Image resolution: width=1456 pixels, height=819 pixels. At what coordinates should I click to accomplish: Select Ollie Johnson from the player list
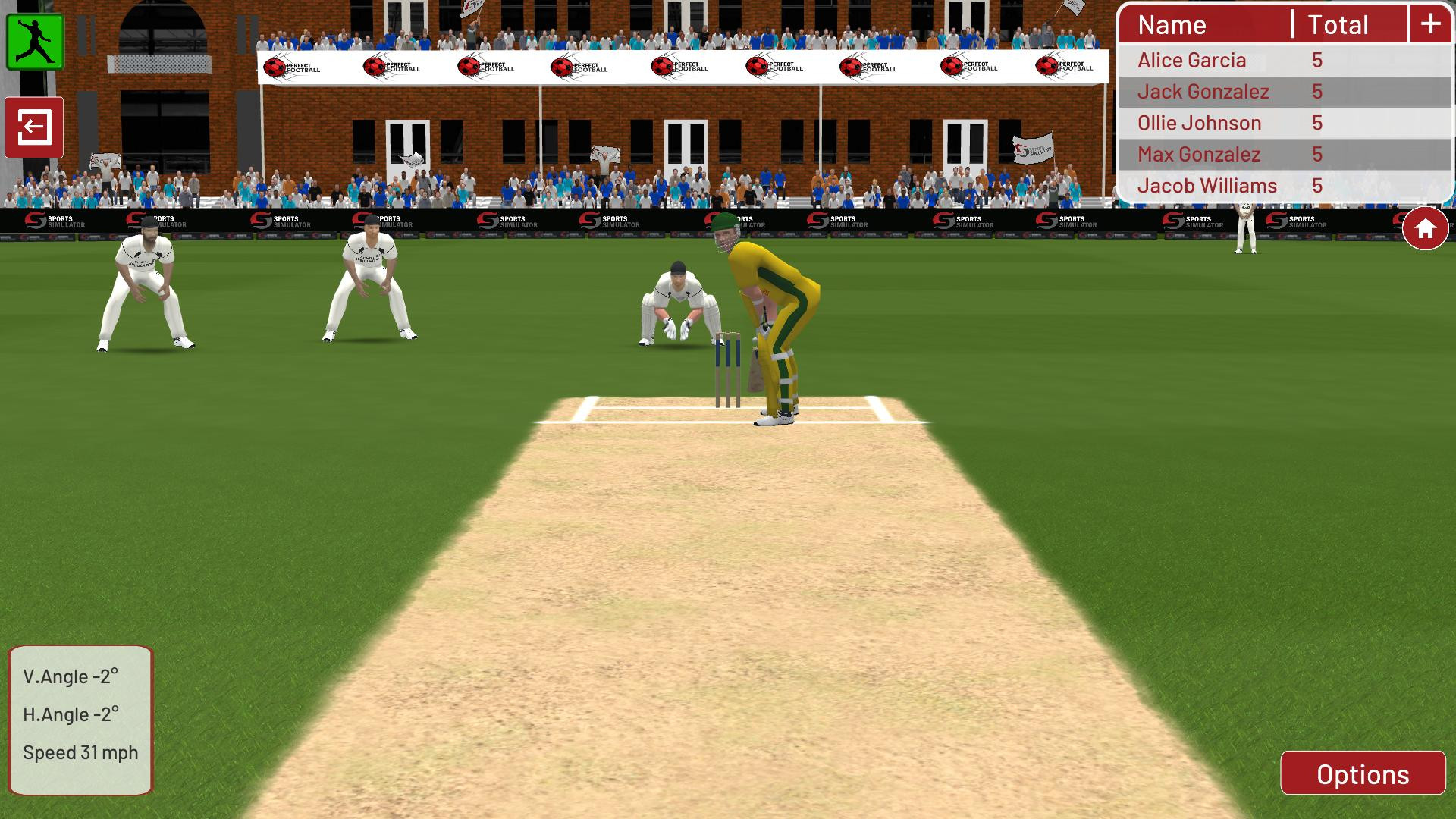[1198, 122]
